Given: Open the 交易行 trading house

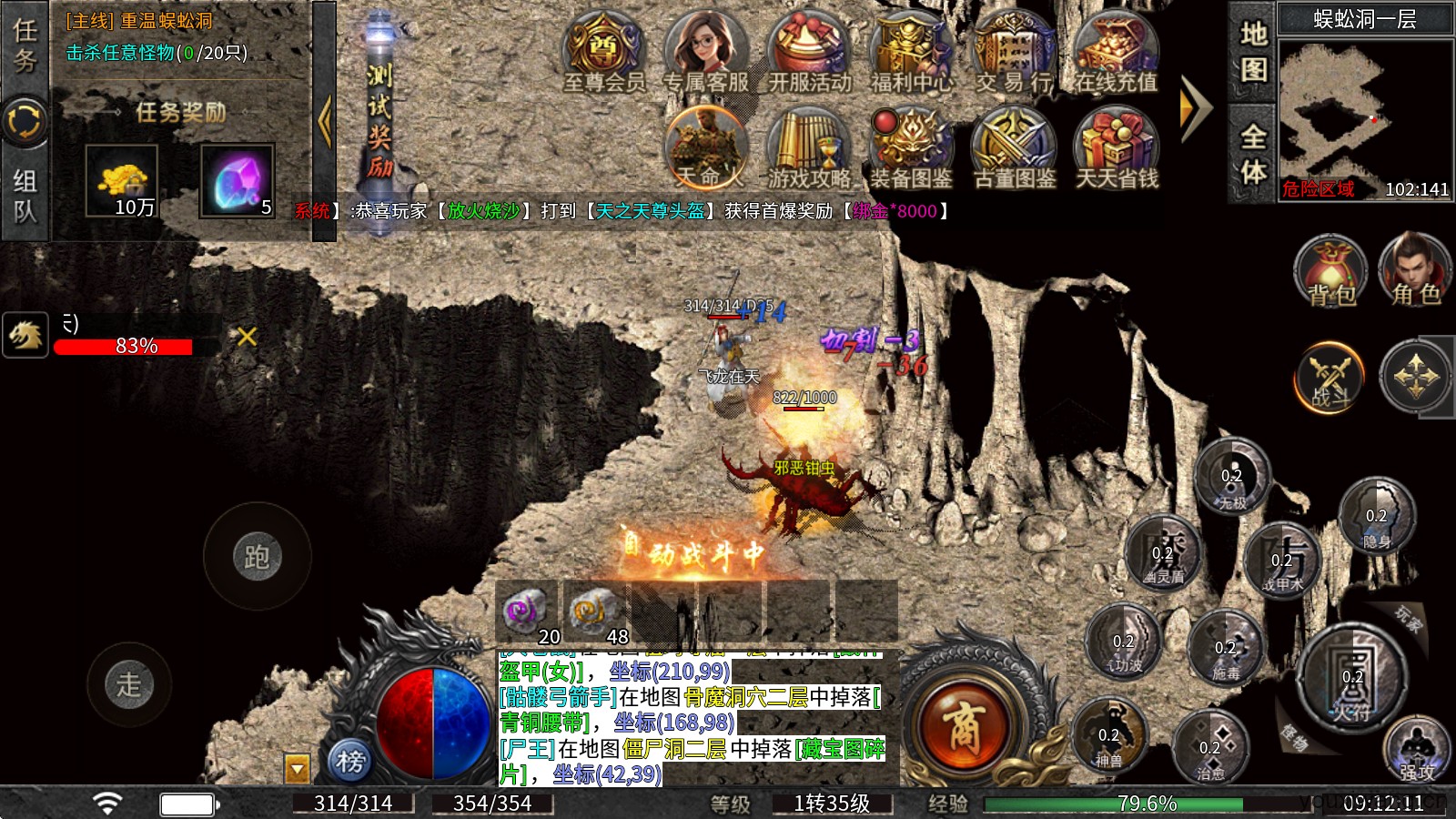Looking at the screenshot, I should [x=1014, y=53].
